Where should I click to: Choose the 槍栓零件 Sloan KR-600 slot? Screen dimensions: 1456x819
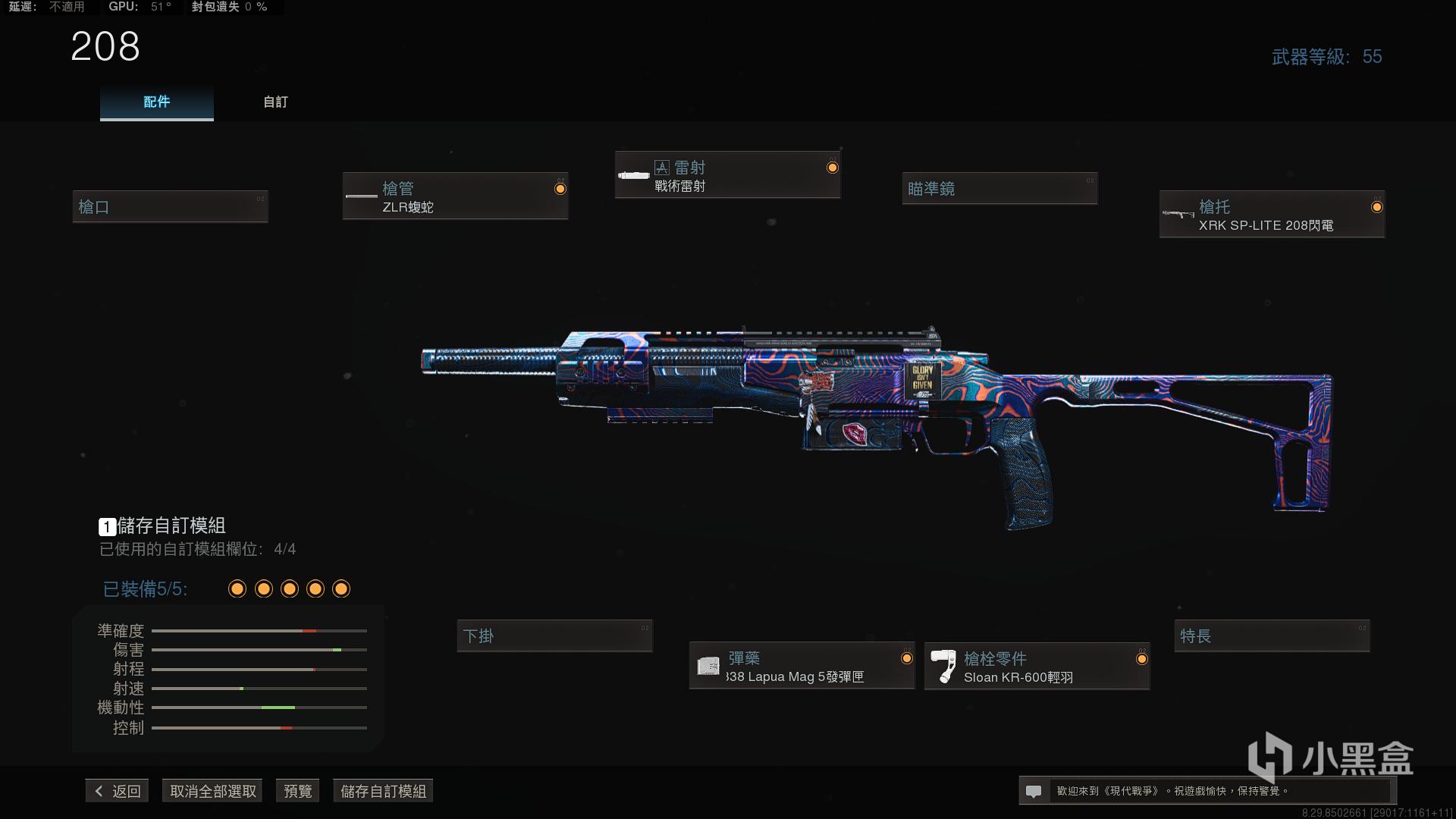(1037, 667)
